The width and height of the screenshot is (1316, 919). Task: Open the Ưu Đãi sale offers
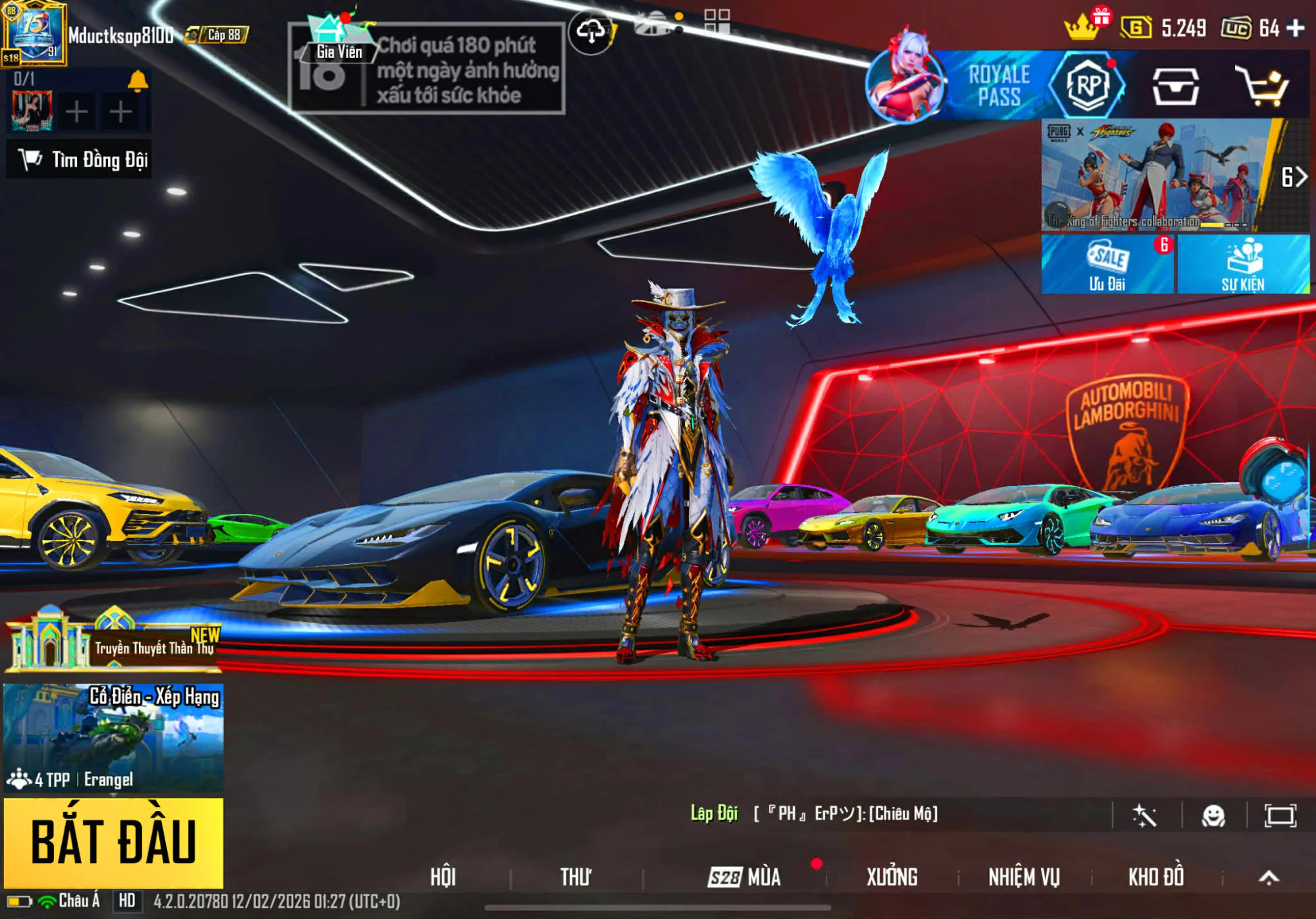pyautogui.click(x=1107, y=265)
